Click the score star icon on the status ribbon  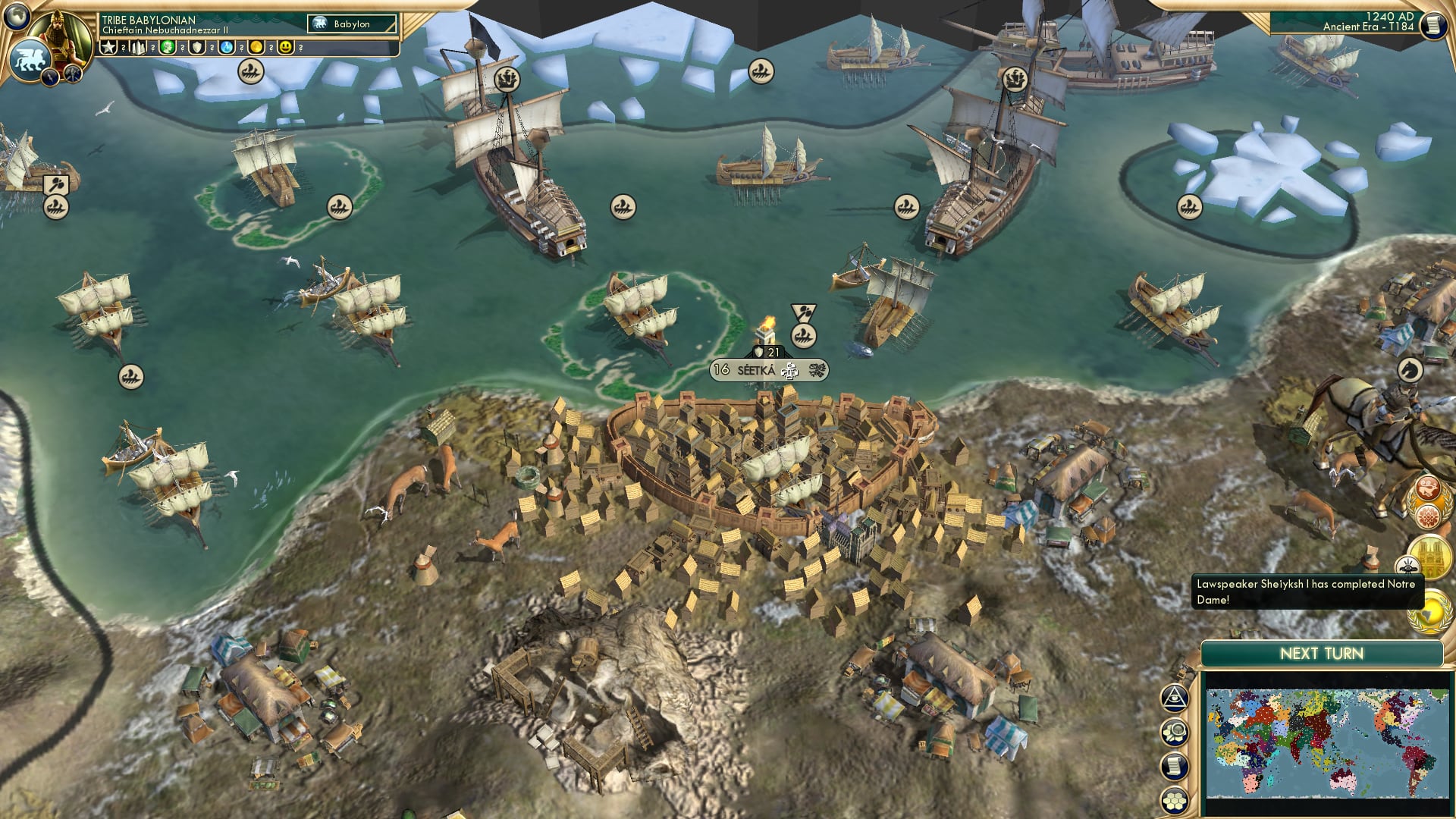click(x=109, y=47)
